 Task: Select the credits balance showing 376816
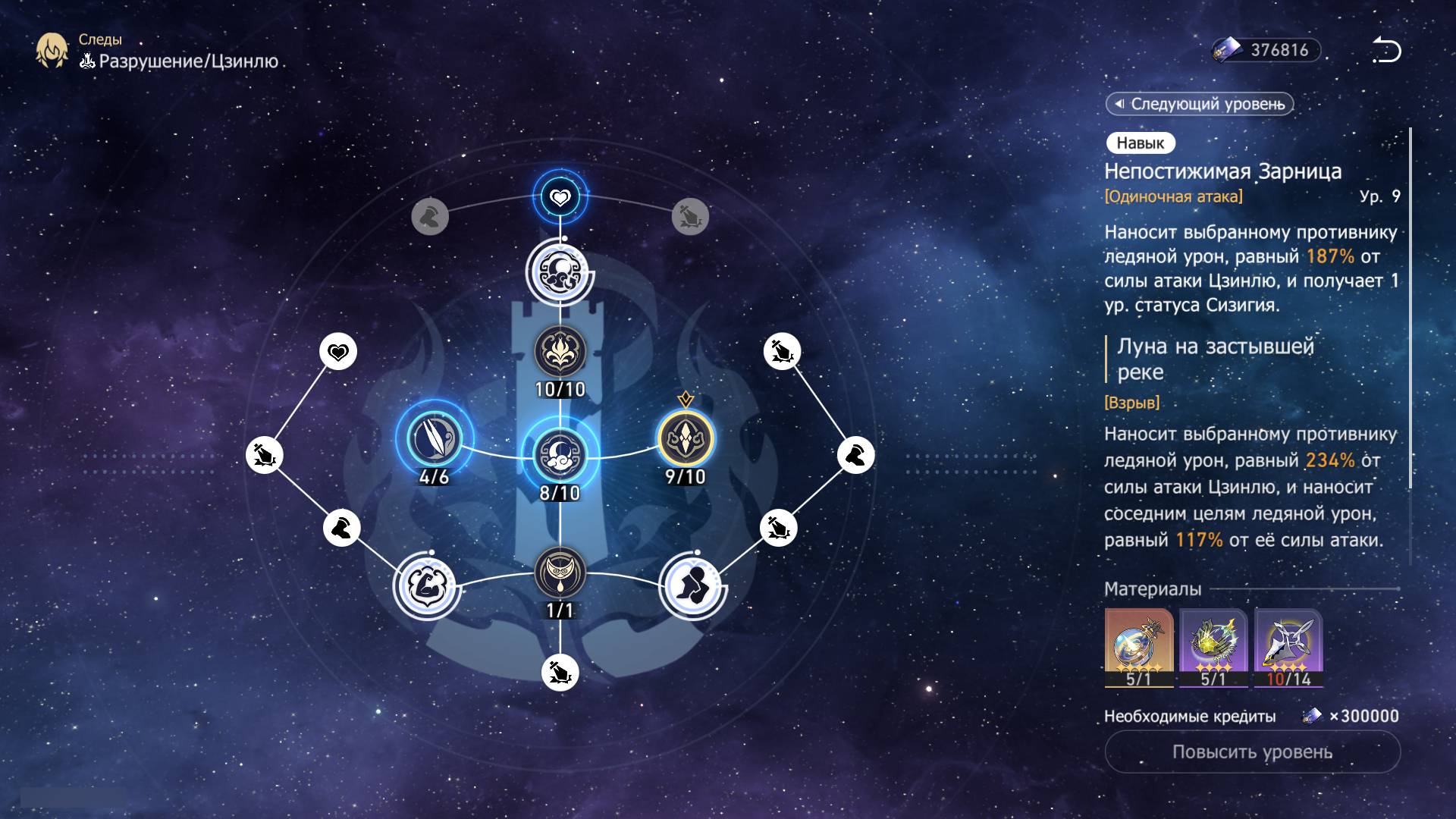[x=1266, y=50]
